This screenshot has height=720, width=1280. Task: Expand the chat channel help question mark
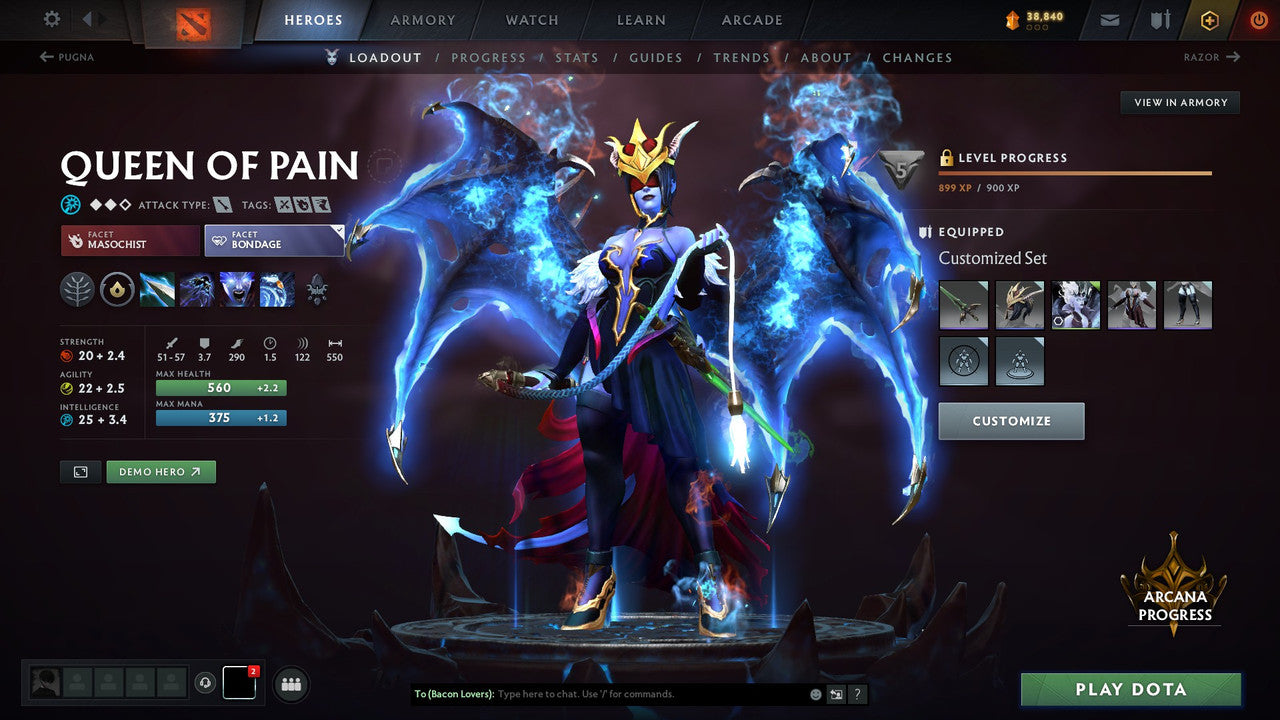tap(857, 693)
